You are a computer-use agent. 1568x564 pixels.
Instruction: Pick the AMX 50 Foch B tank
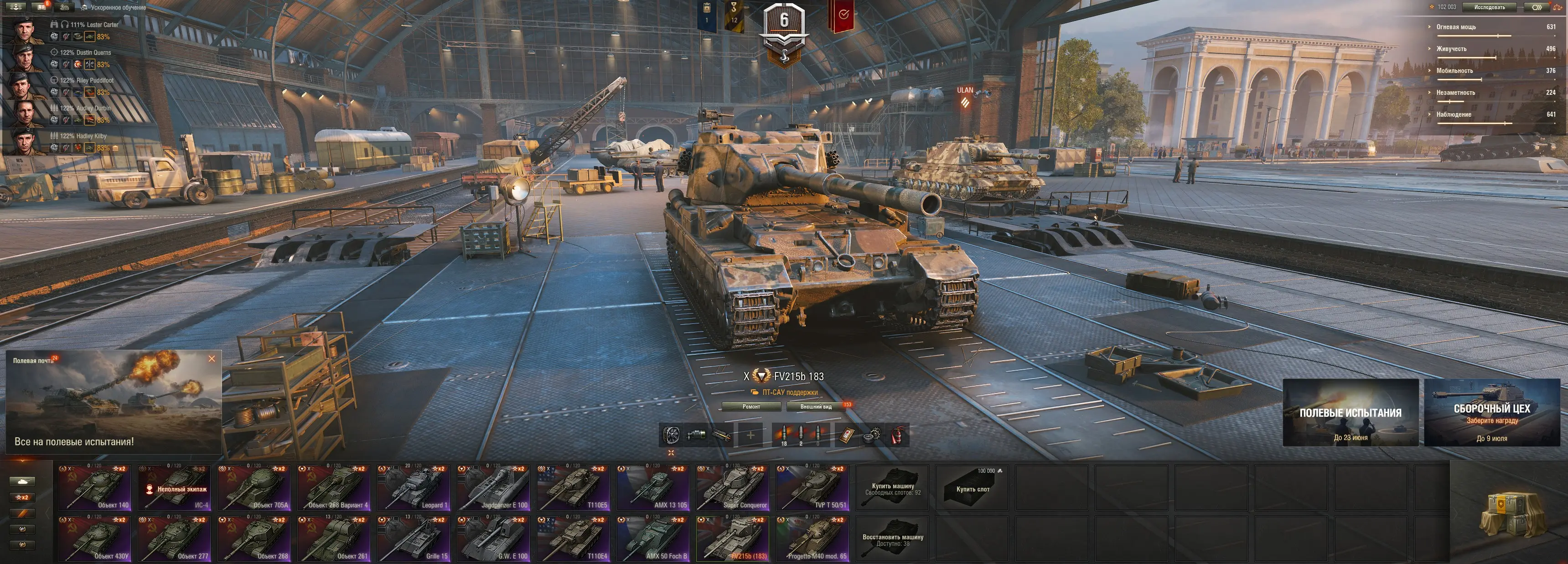pos(652,539)
